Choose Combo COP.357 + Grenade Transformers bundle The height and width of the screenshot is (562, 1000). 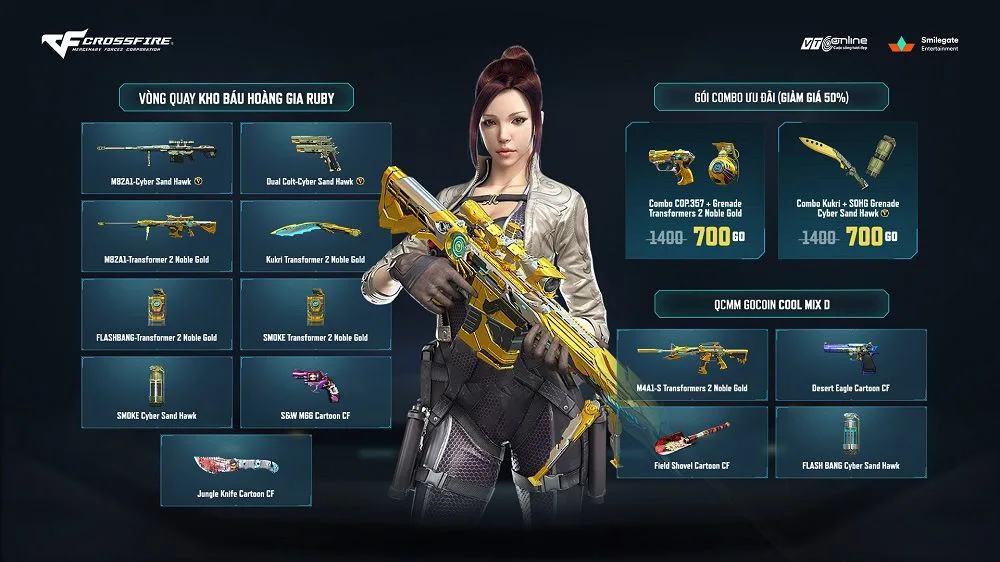pyautogui.click(x=695, y=190)
